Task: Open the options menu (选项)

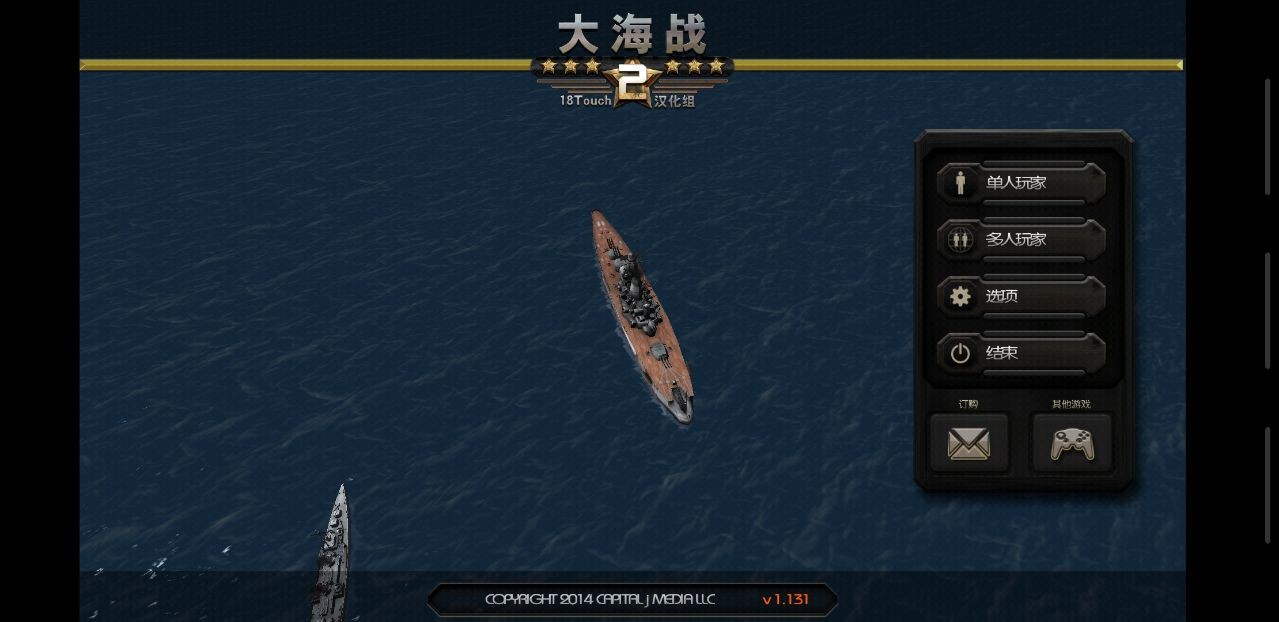Action: [1021, 296]
